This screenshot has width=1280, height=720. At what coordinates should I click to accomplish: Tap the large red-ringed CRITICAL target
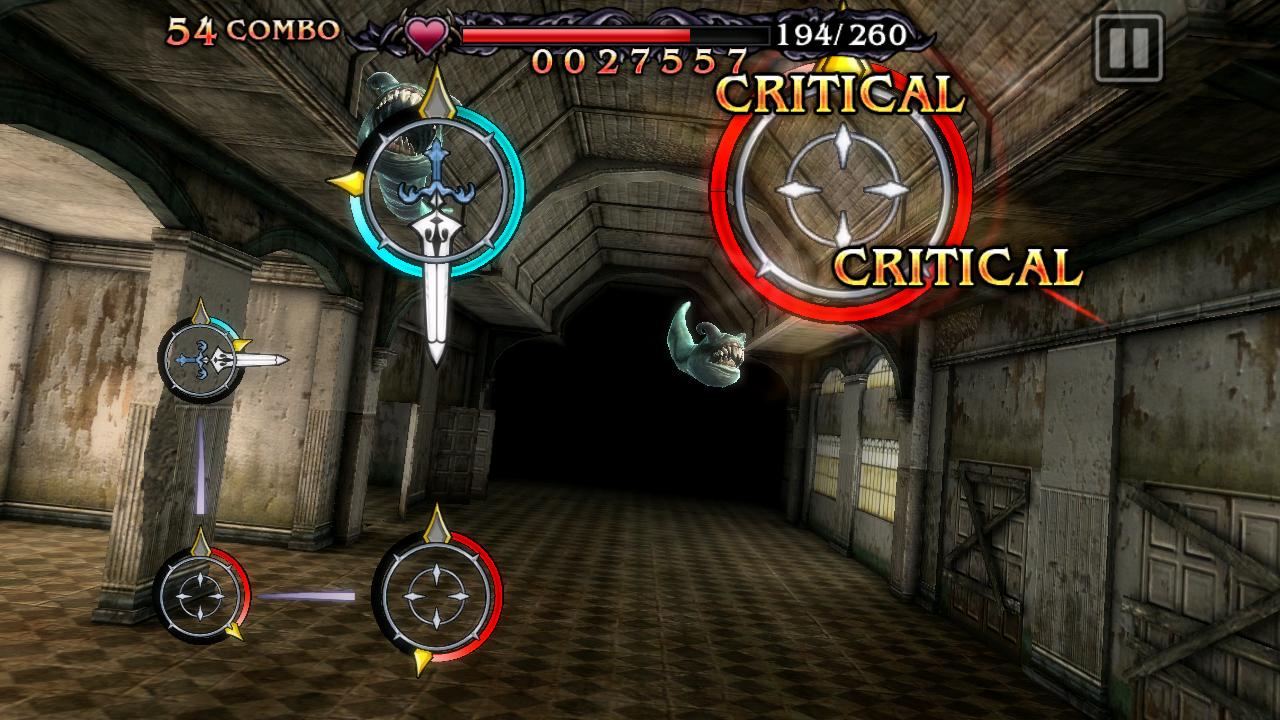842,189
